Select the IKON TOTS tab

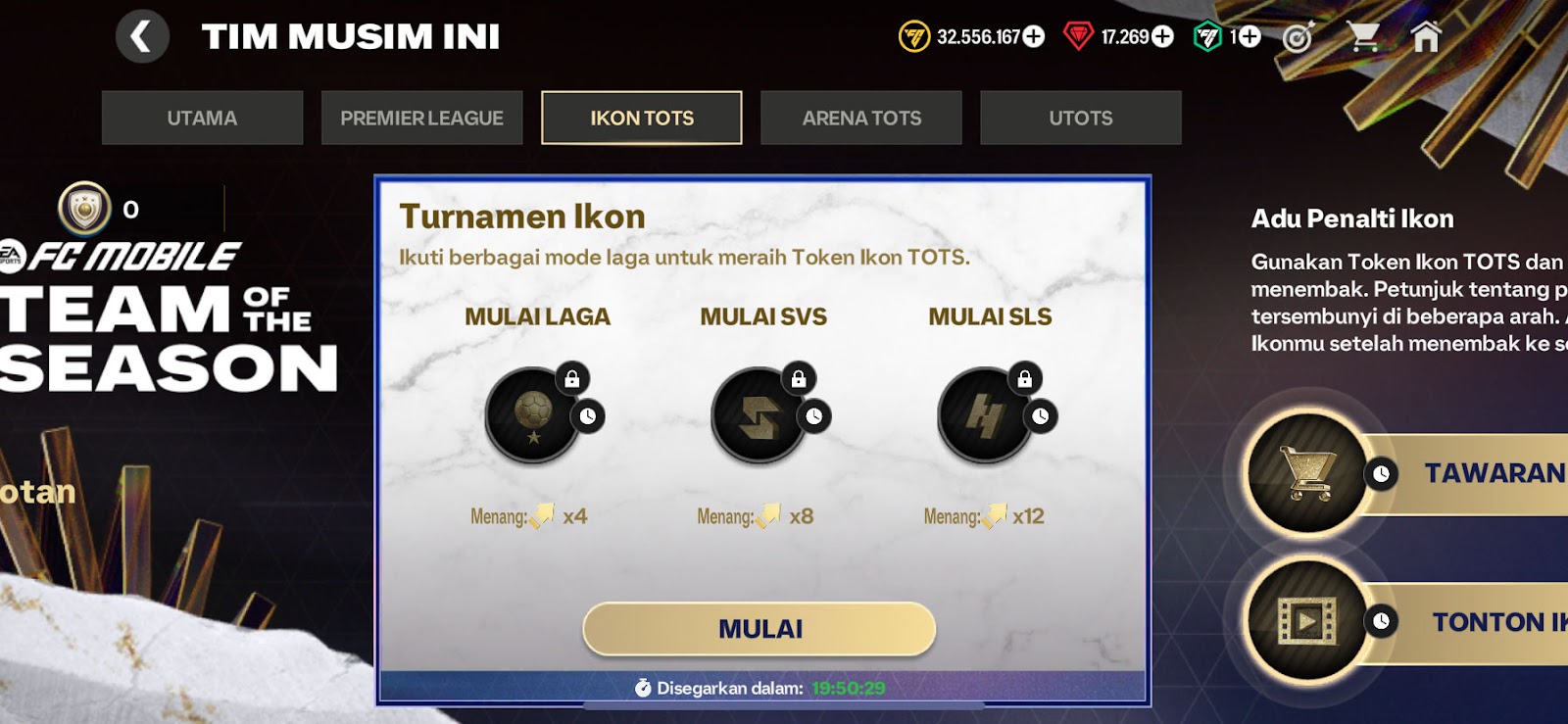point(642,119)
